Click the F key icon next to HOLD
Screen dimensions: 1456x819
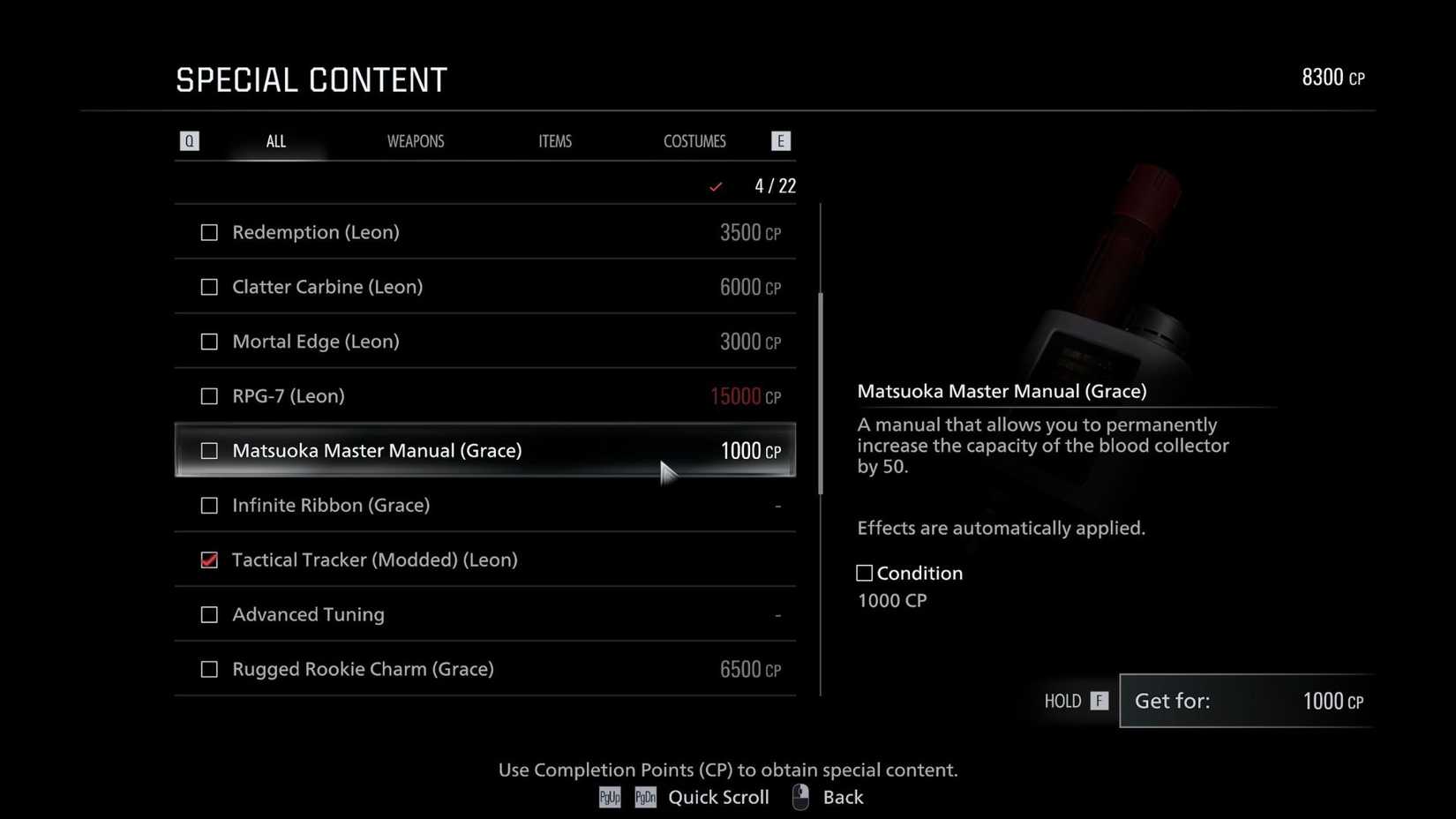click(1099, 701)
